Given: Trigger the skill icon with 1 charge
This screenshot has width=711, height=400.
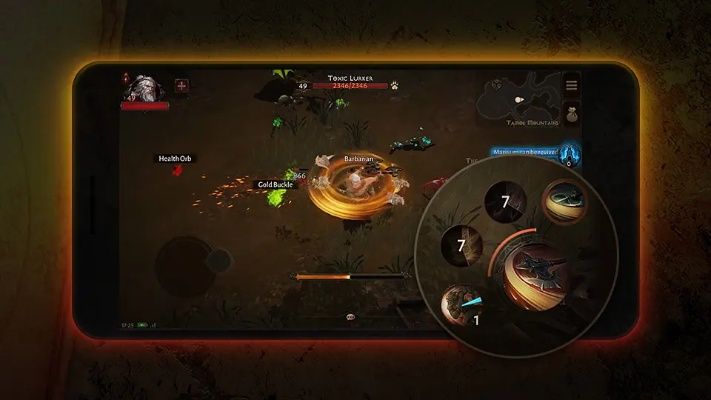Looking at the screenshot, I should [464, 304].
